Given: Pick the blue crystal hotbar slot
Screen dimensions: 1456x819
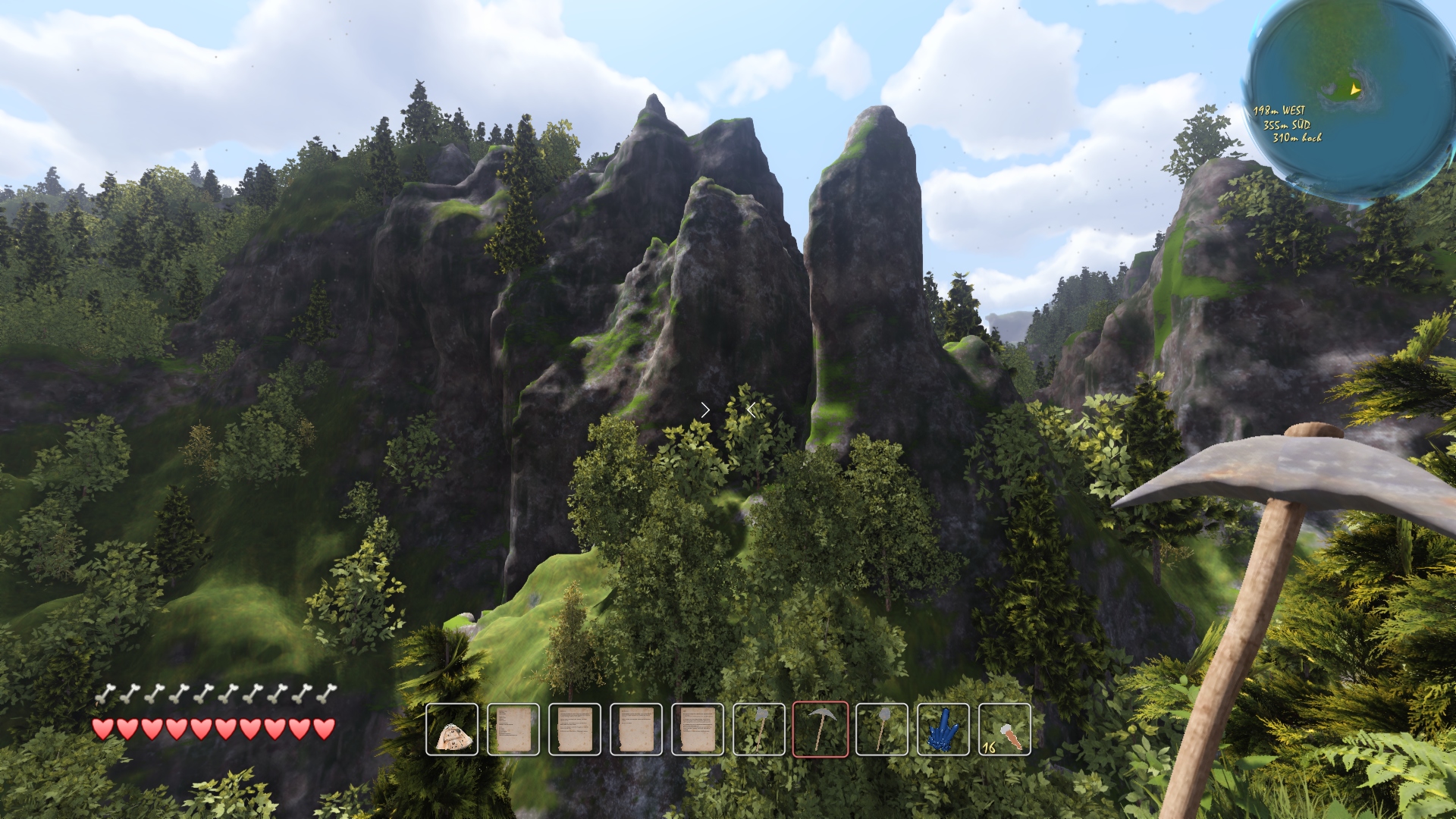Looking at the screenshot, I should coord(943,730).
